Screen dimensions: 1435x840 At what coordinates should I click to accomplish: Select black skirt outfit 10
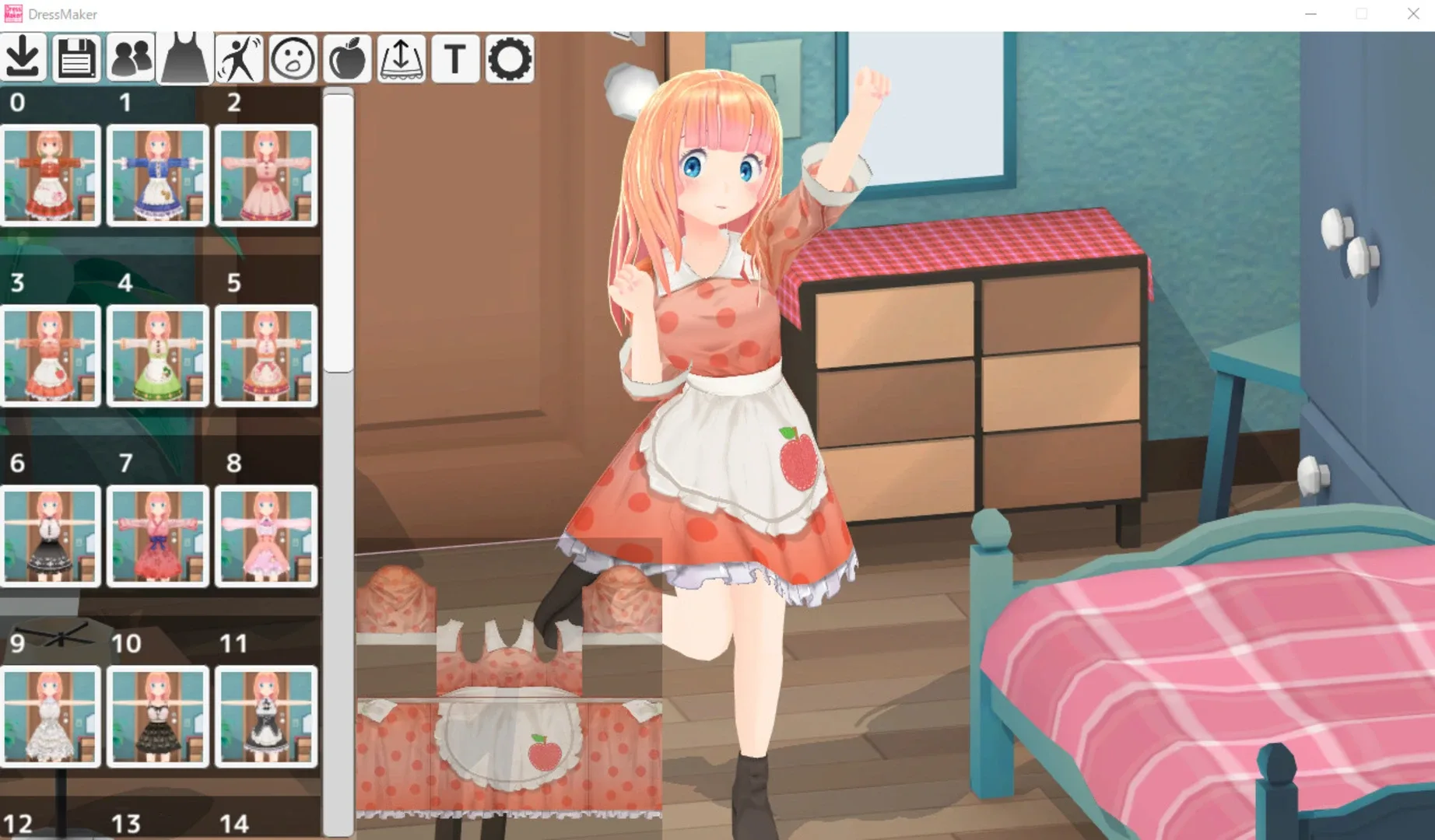coord(158,716)
